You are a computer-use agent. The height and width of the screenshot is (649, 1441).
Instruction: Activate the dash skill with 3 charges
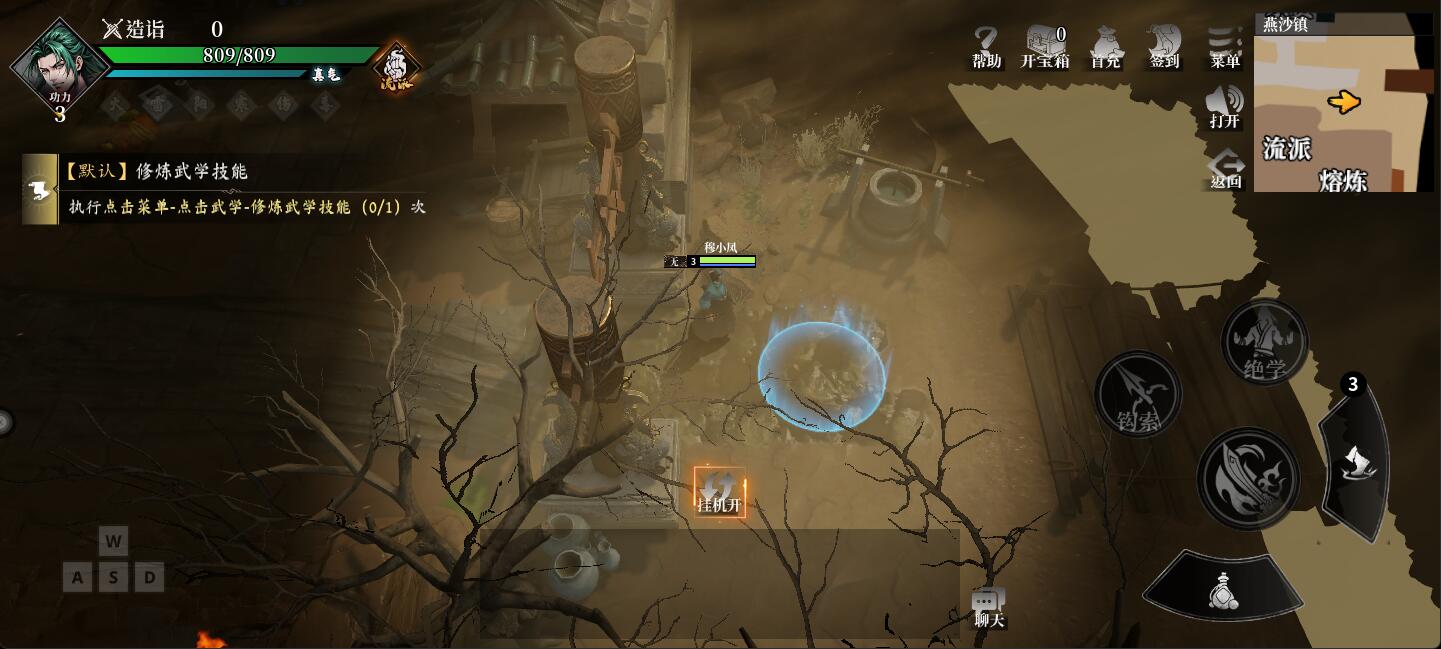coord(1357,461)
